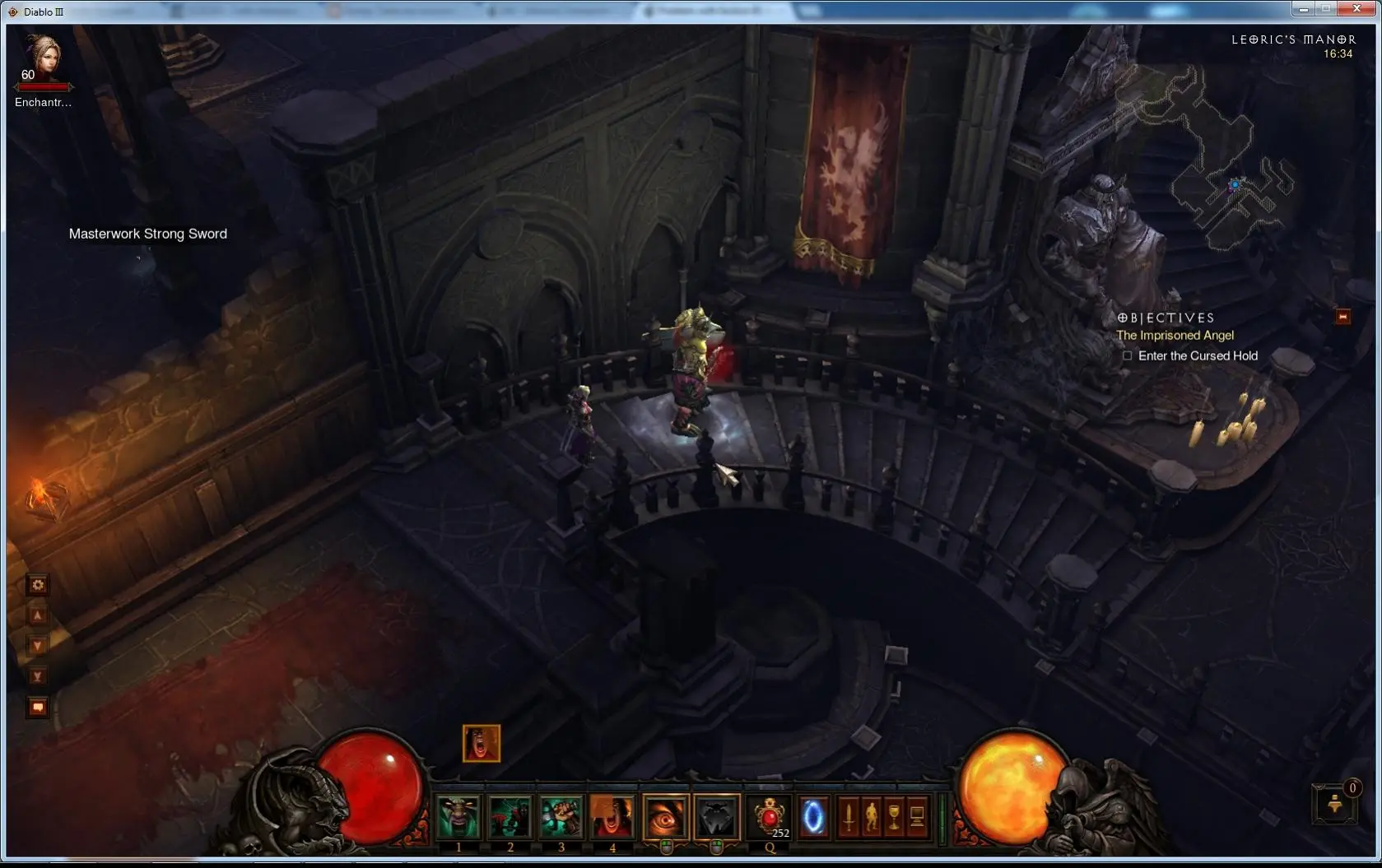Click the active buff icon above the hotbar
This screenshot has height=868, width=1382.
coord(482,744)
